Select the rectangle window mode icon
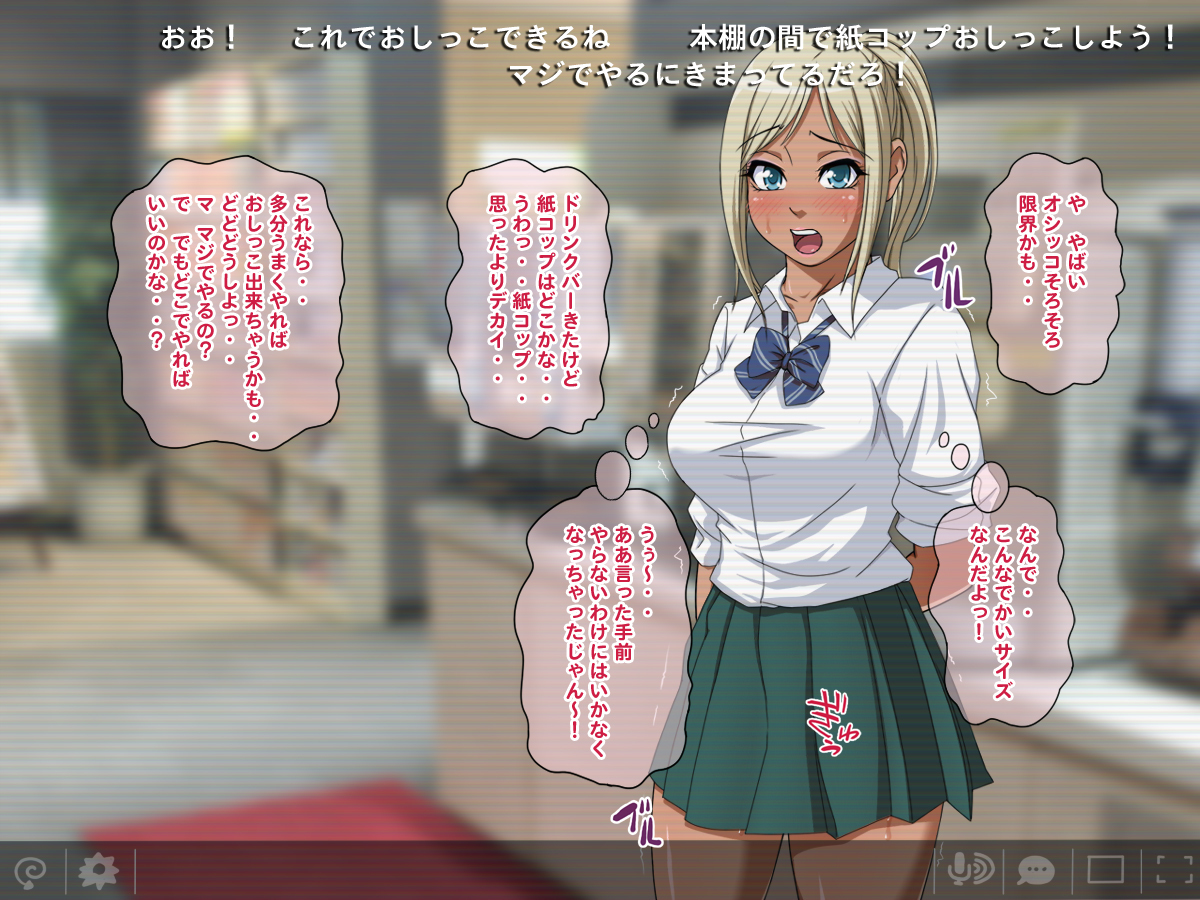Screen dimensions: 1200x900 [x=1105, y=870]
